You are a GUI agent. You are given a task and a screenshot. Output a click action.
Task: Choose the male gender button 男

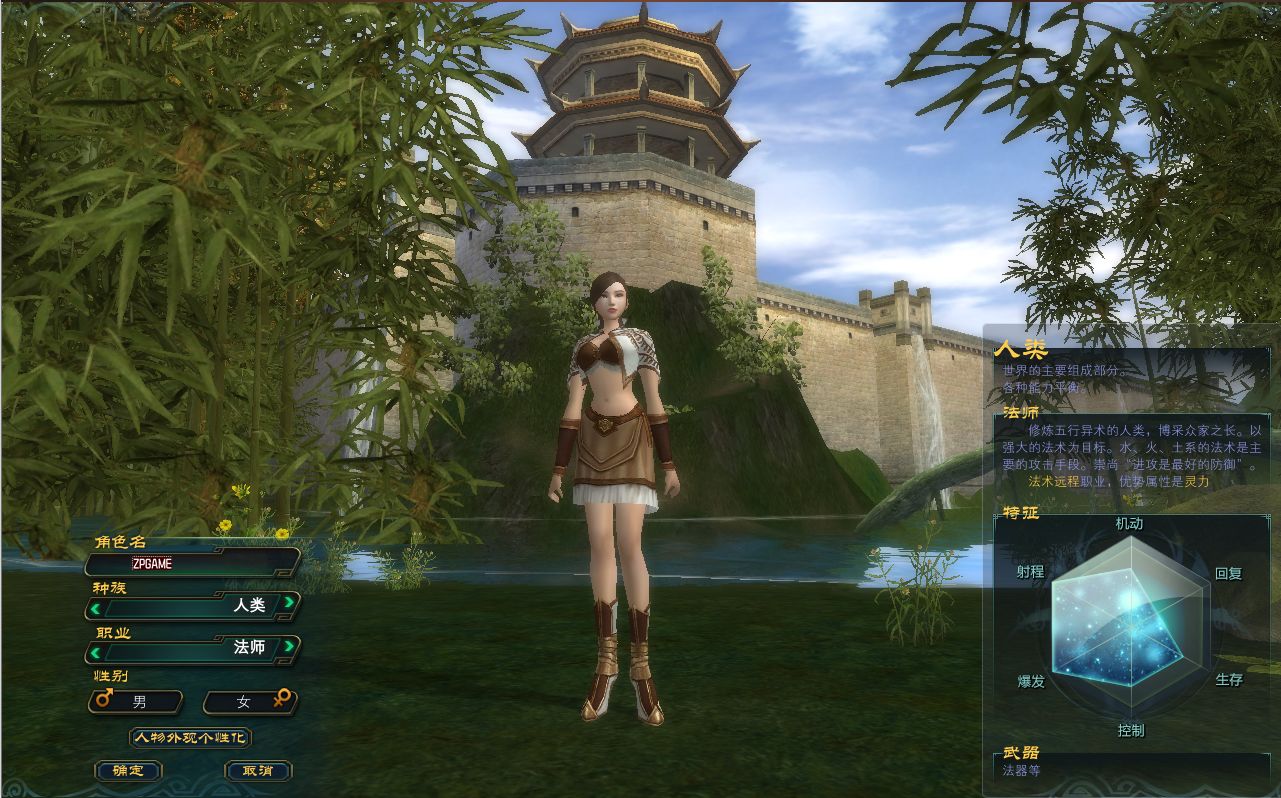(x=136, y=702)
